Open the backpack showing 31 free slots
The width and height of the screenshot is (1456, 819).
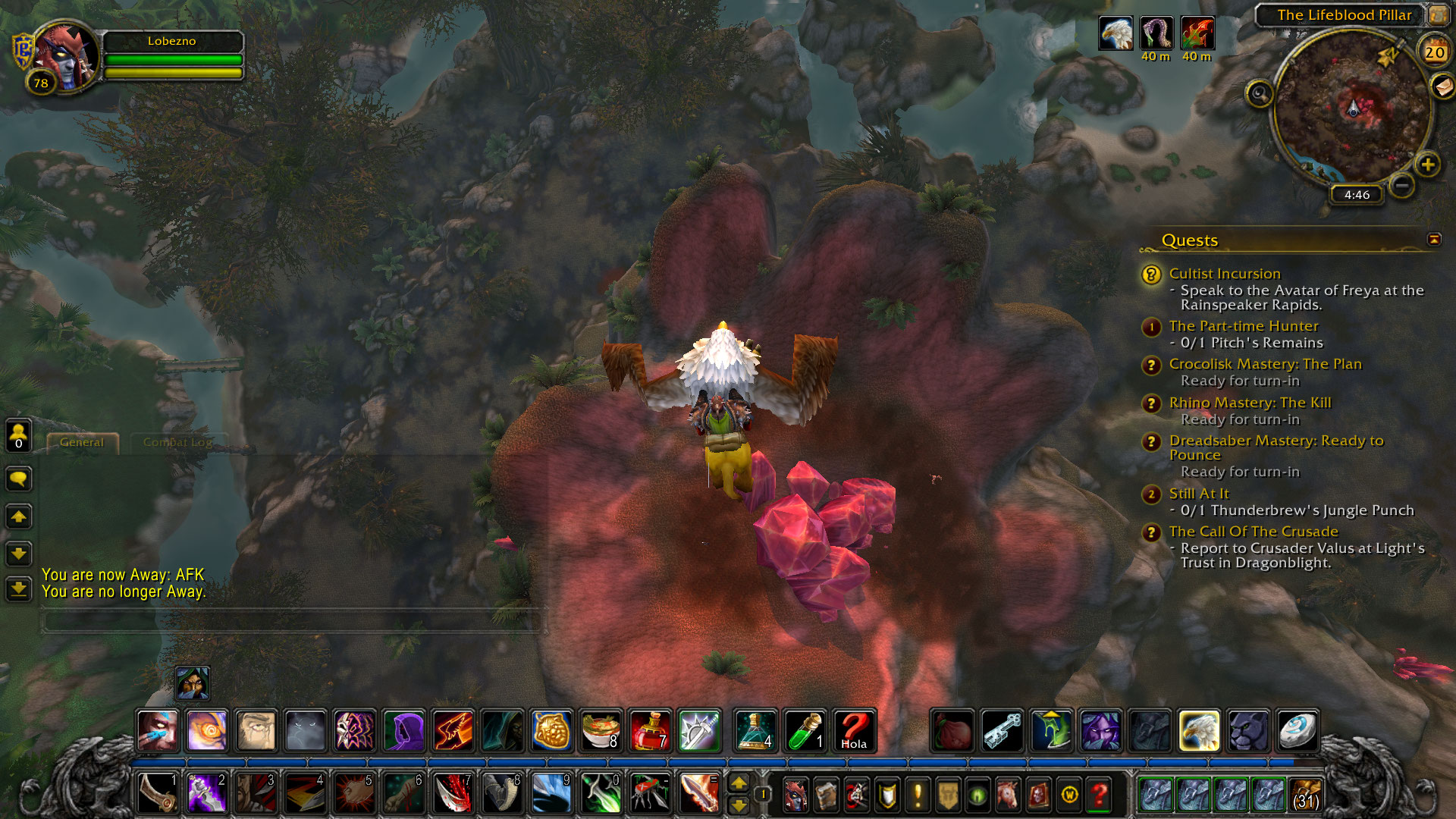1304,794
